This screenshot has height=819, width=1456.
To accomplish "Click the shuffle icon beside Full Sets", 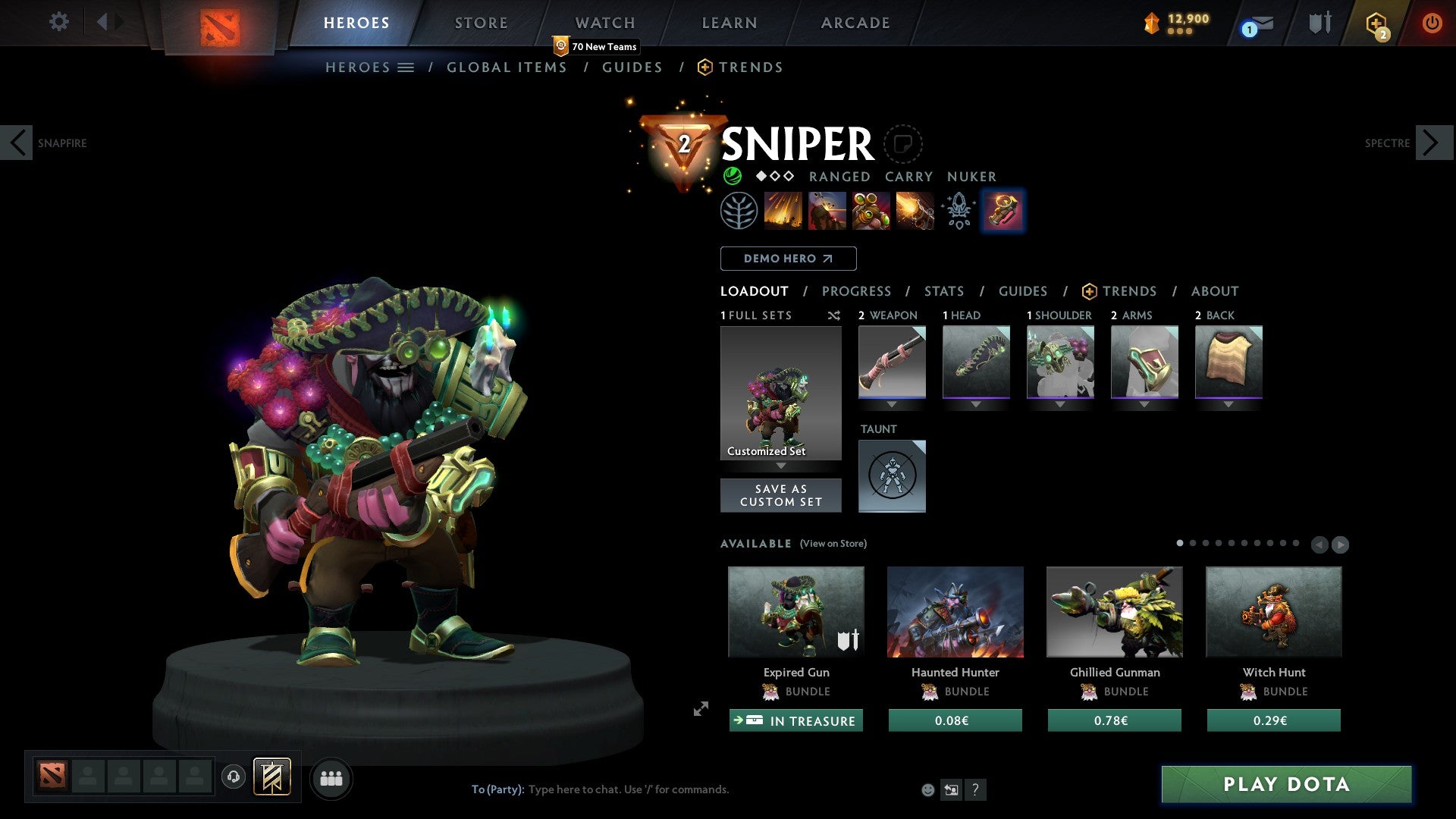I will pyautogui.click(x=833, y=315).
